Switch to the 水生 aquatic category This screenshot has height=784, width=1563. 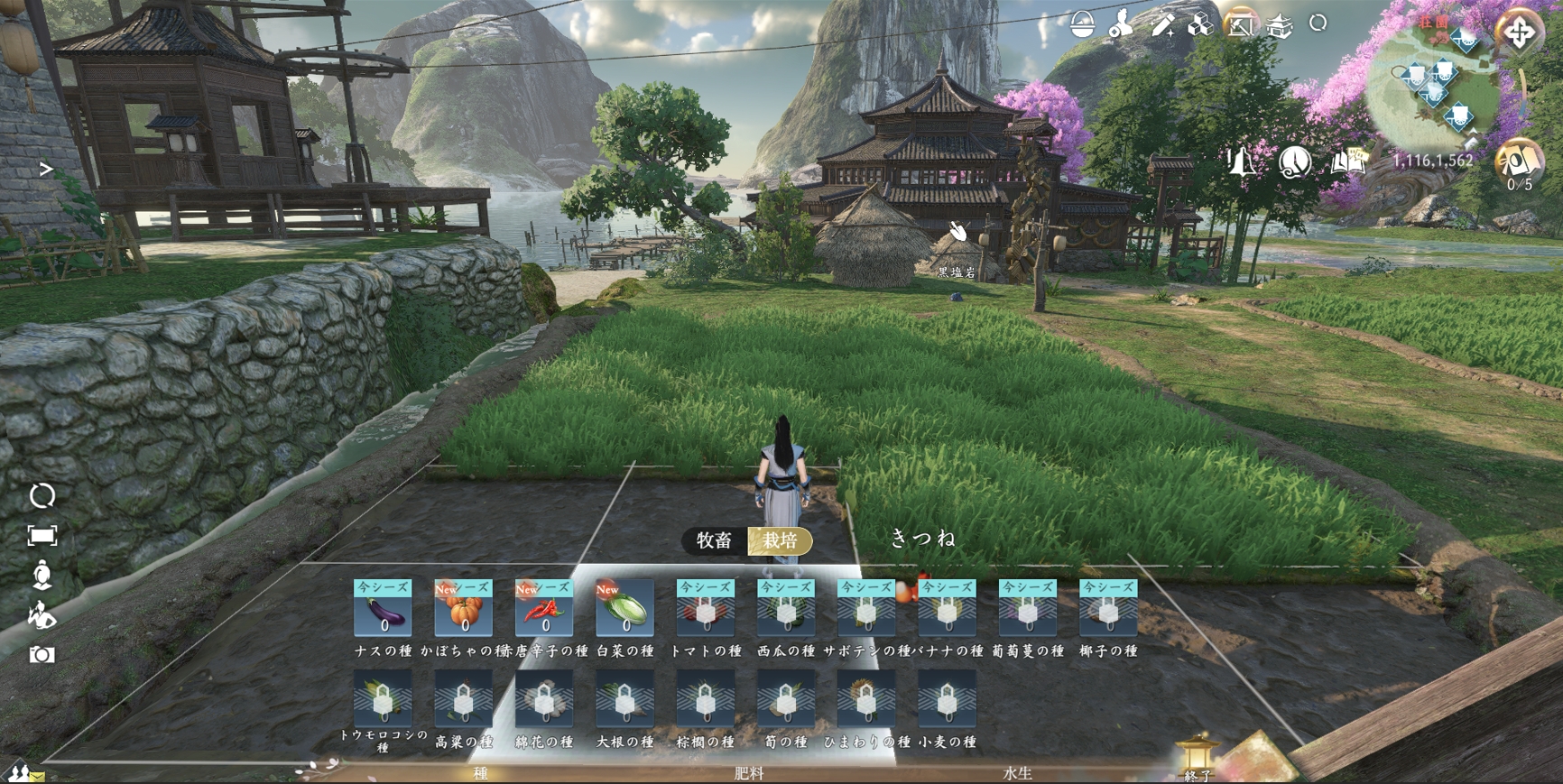pos(1017,773)
